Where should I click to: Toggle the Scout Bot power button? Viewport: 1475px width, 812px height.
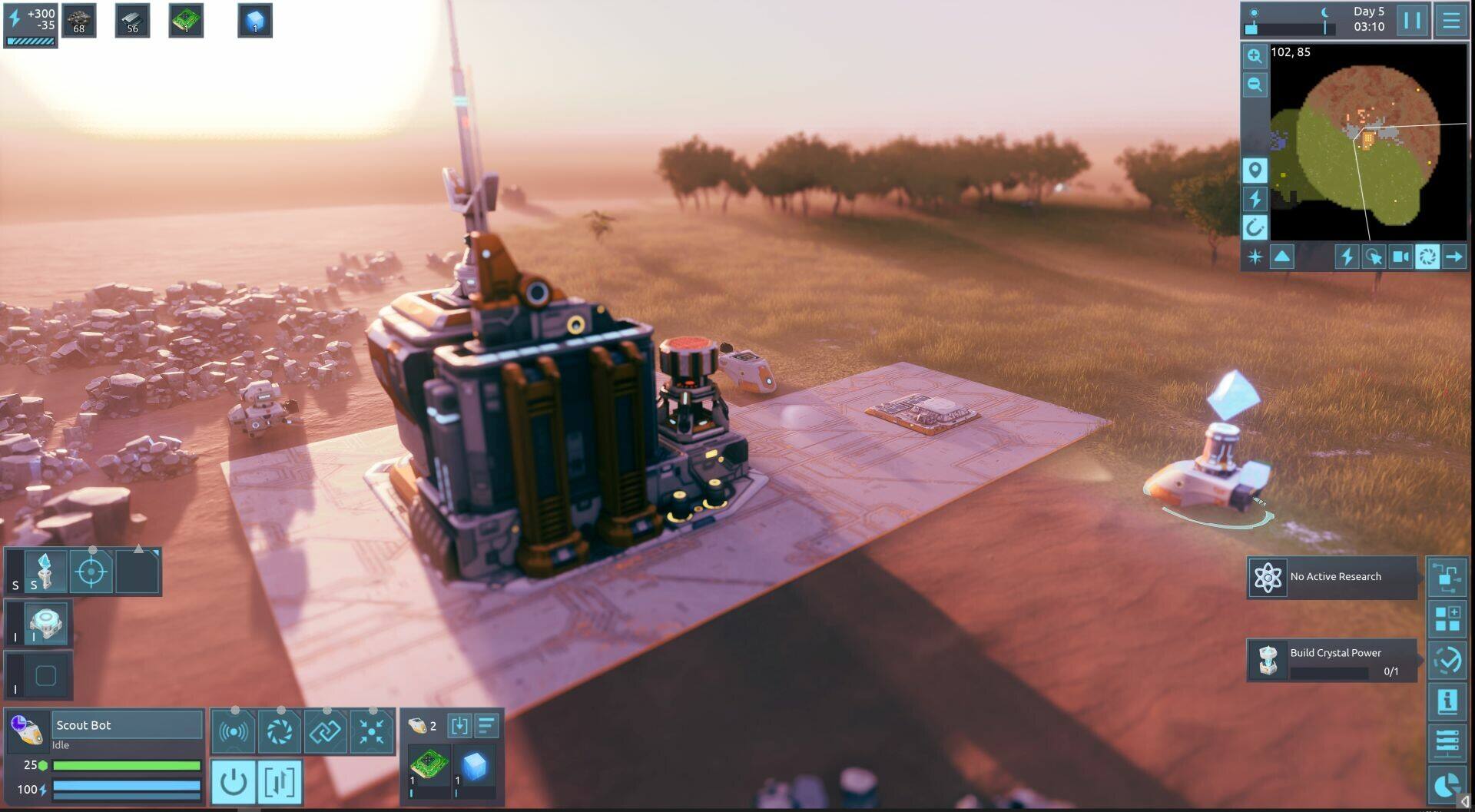click(233, 782)
